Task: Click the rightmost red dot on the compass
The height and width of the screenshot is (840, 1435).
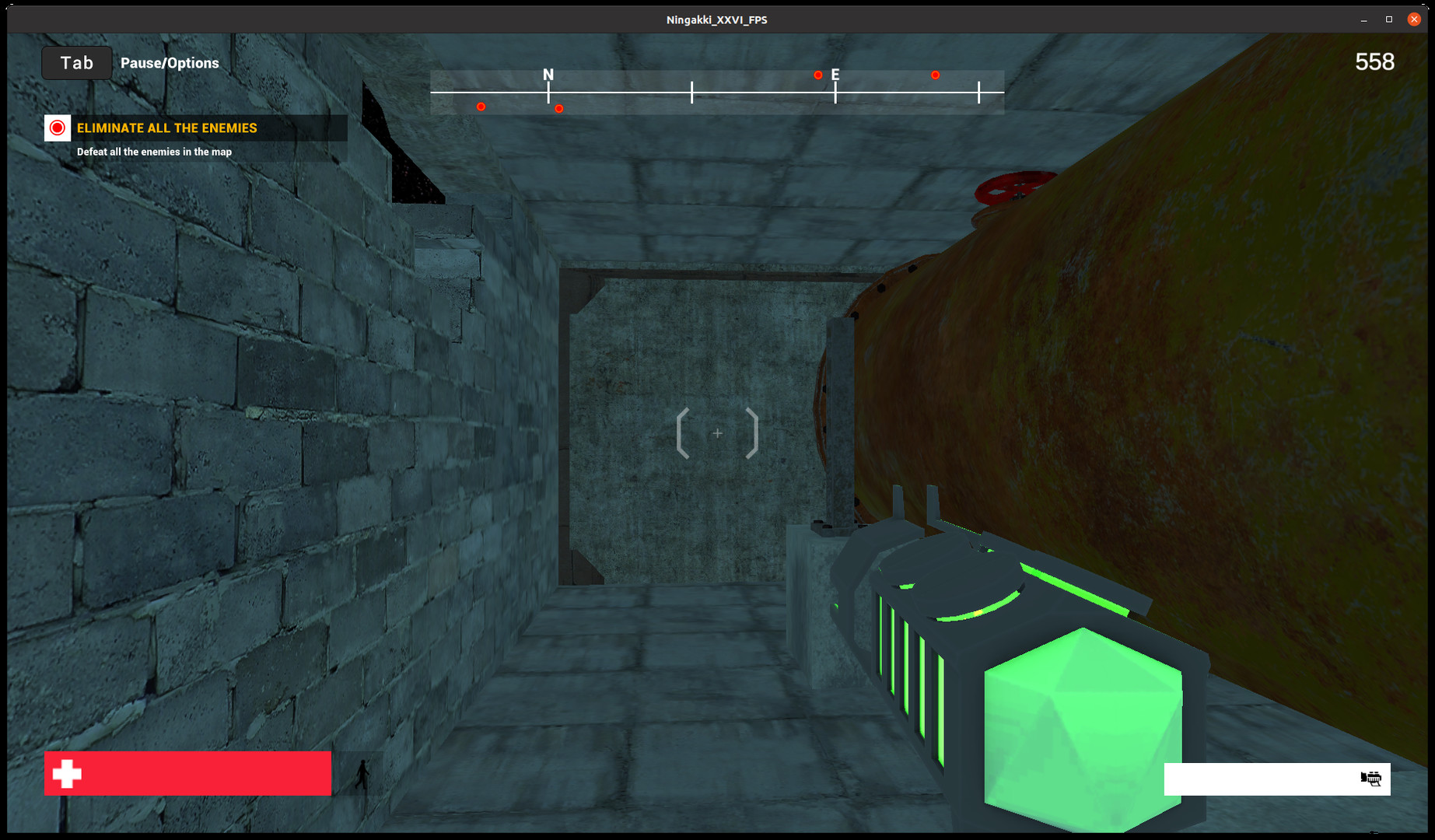Action: (935, 75)
